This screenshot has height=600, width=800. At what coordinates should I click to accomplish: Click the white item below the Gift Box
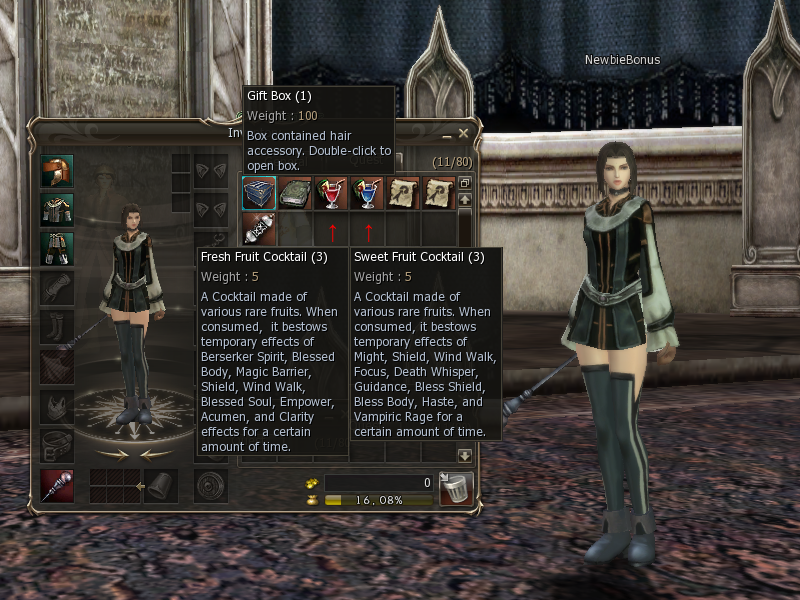(x=258, y=229)
